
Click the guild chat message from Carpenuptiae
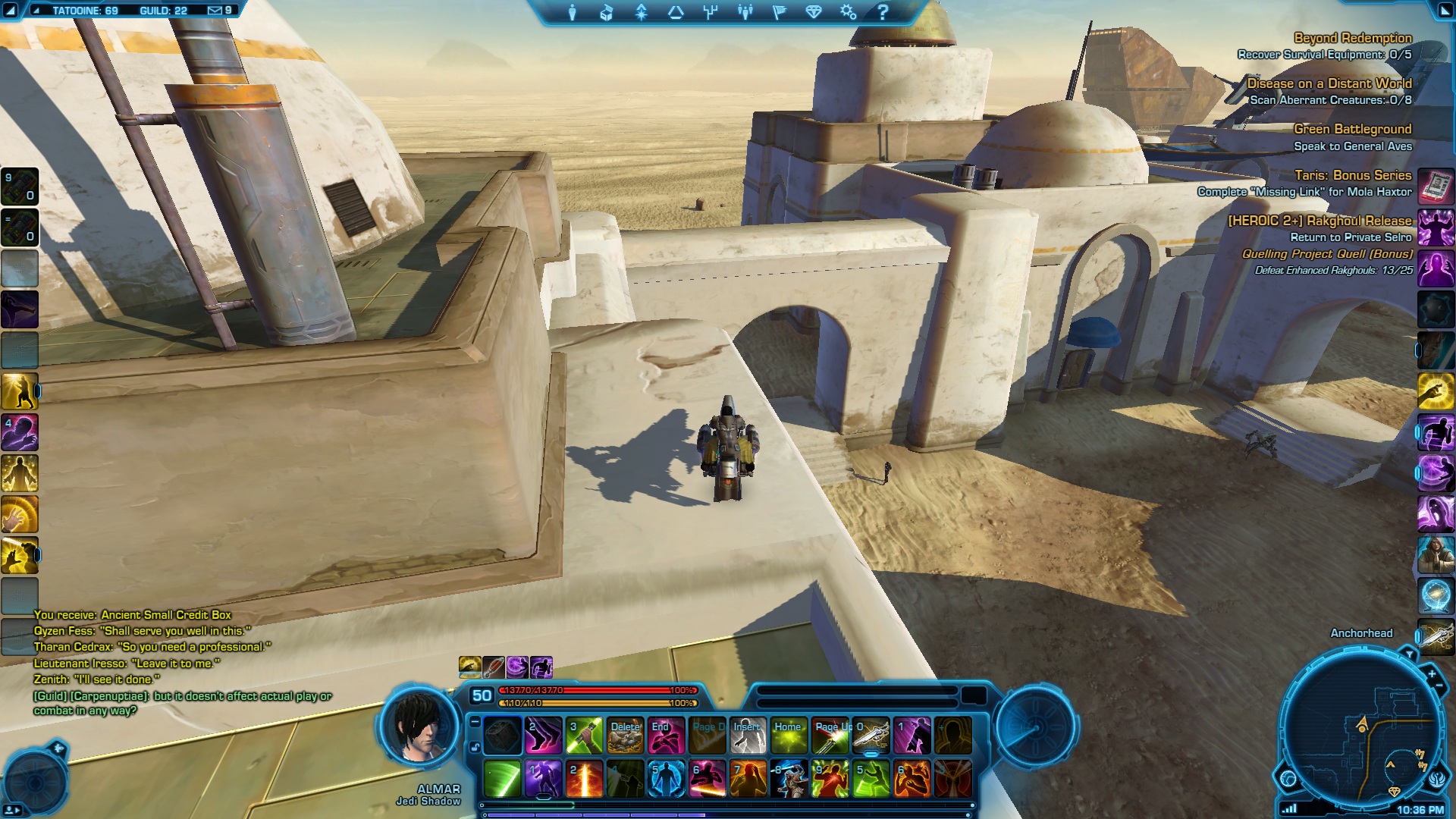coord(182,703)
